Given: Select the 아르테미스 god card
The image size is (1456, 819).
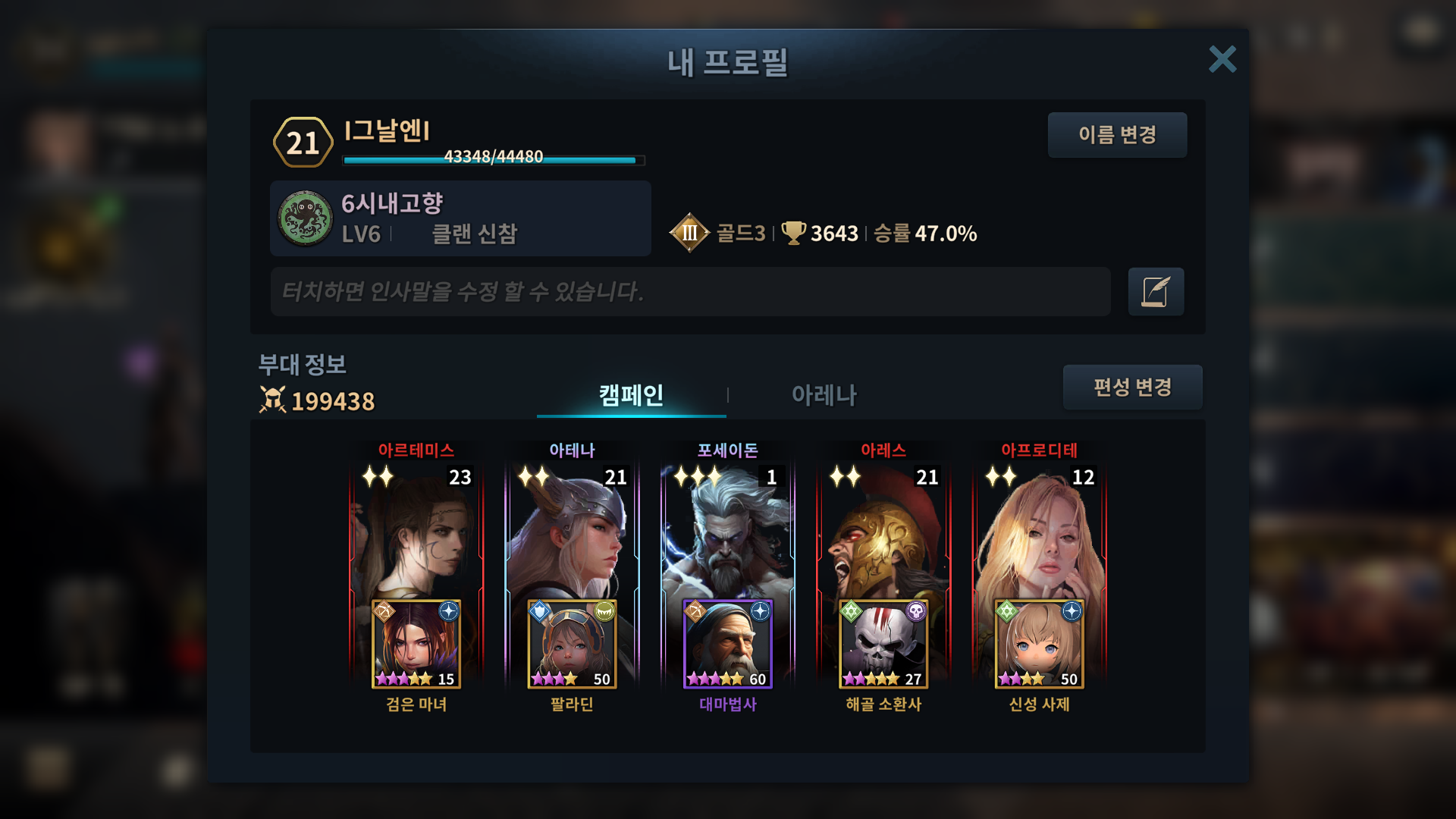Looking at the screenshot, I should [416, 531].
